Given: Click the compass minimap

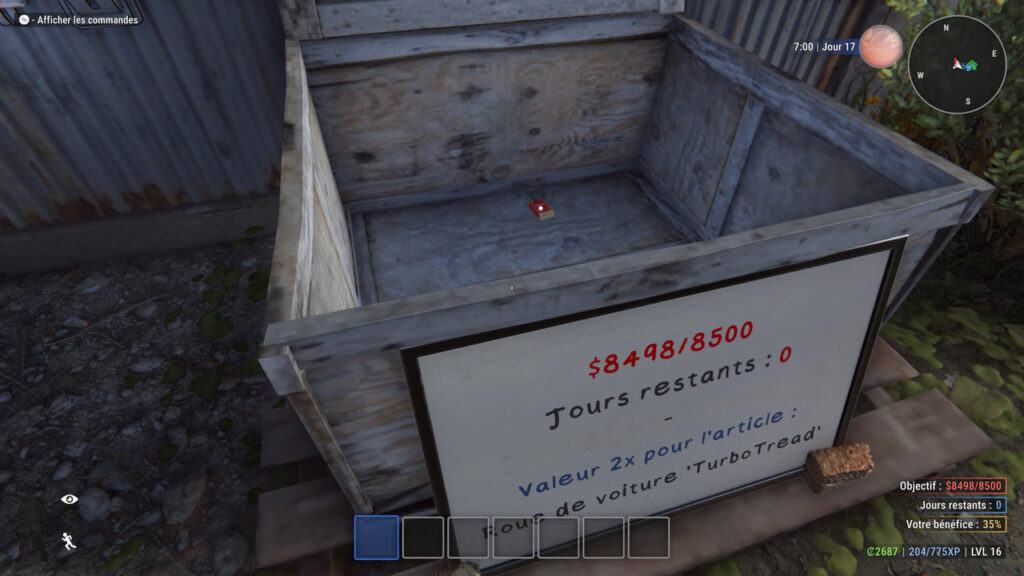Looking at the screenshot, I should [x=957, y=64].
